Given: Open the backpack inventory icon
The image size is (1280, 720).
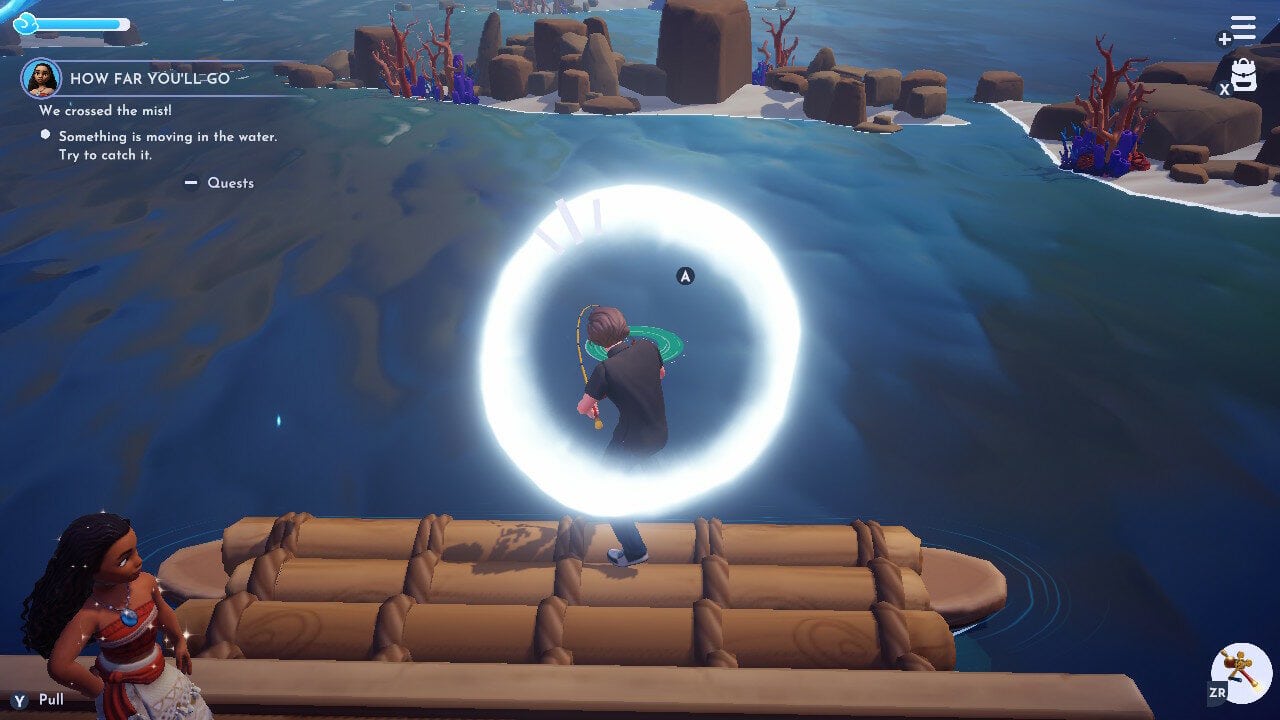Looking at the screenshot, I should [x=1244, y=75].
